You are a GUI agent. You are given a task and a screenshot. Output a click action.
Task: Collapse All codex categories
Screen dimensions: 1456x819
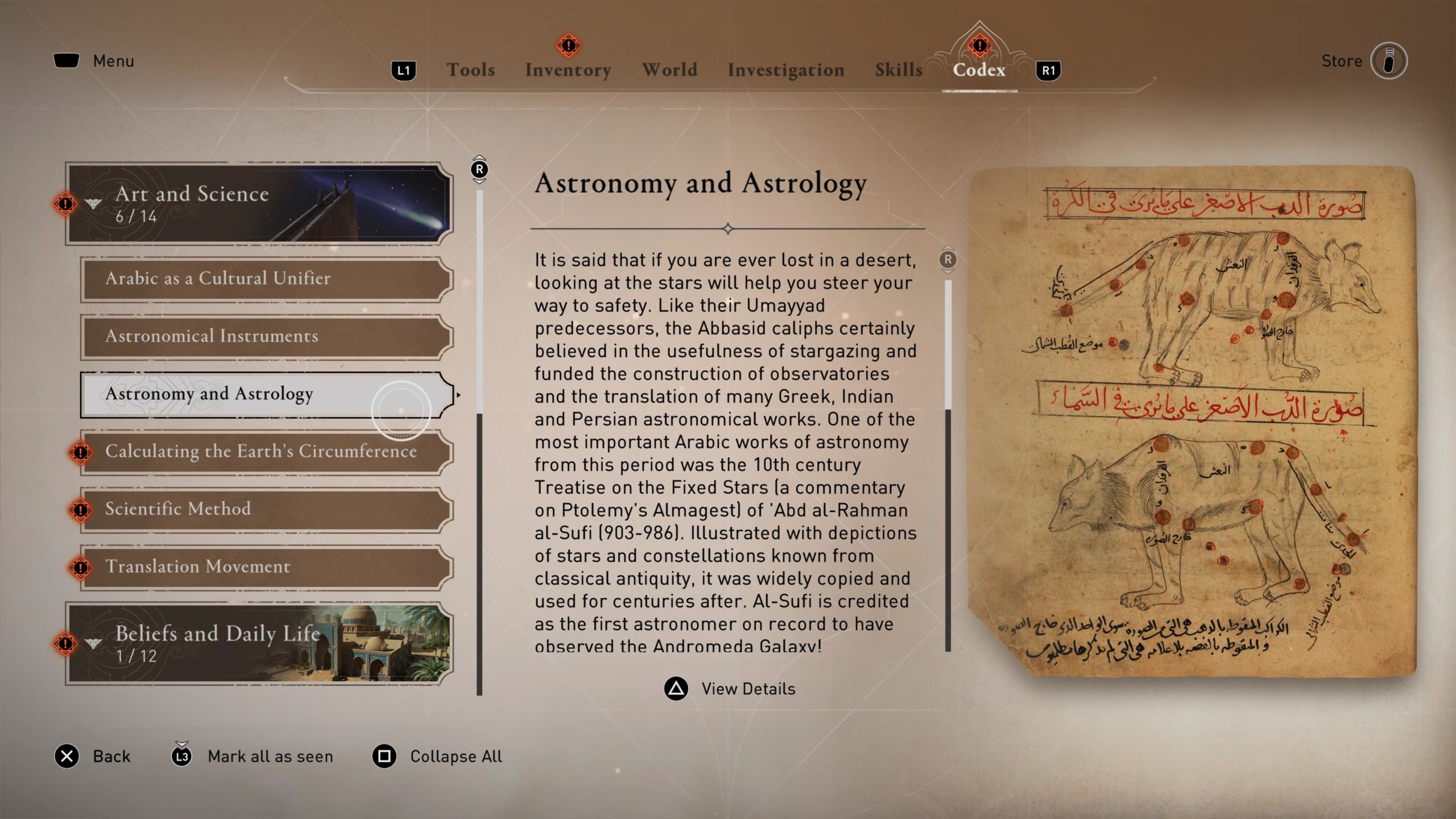click(x=386, y=756)
